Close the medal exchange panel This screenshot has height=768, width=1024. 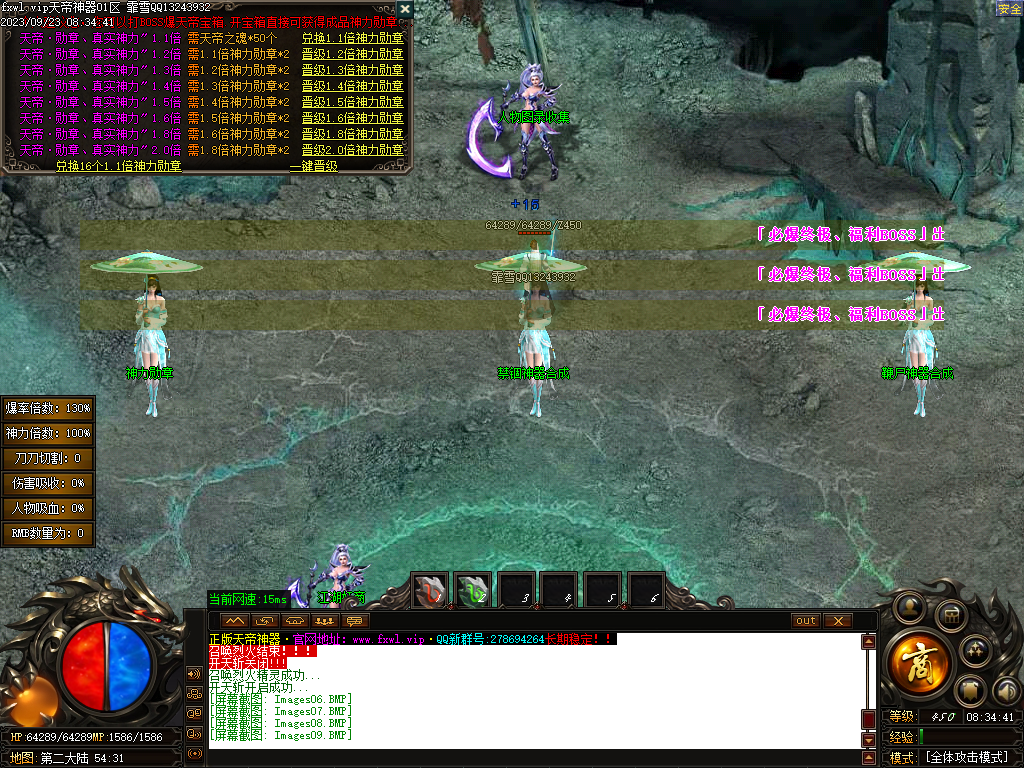click(x=405, y=9)
